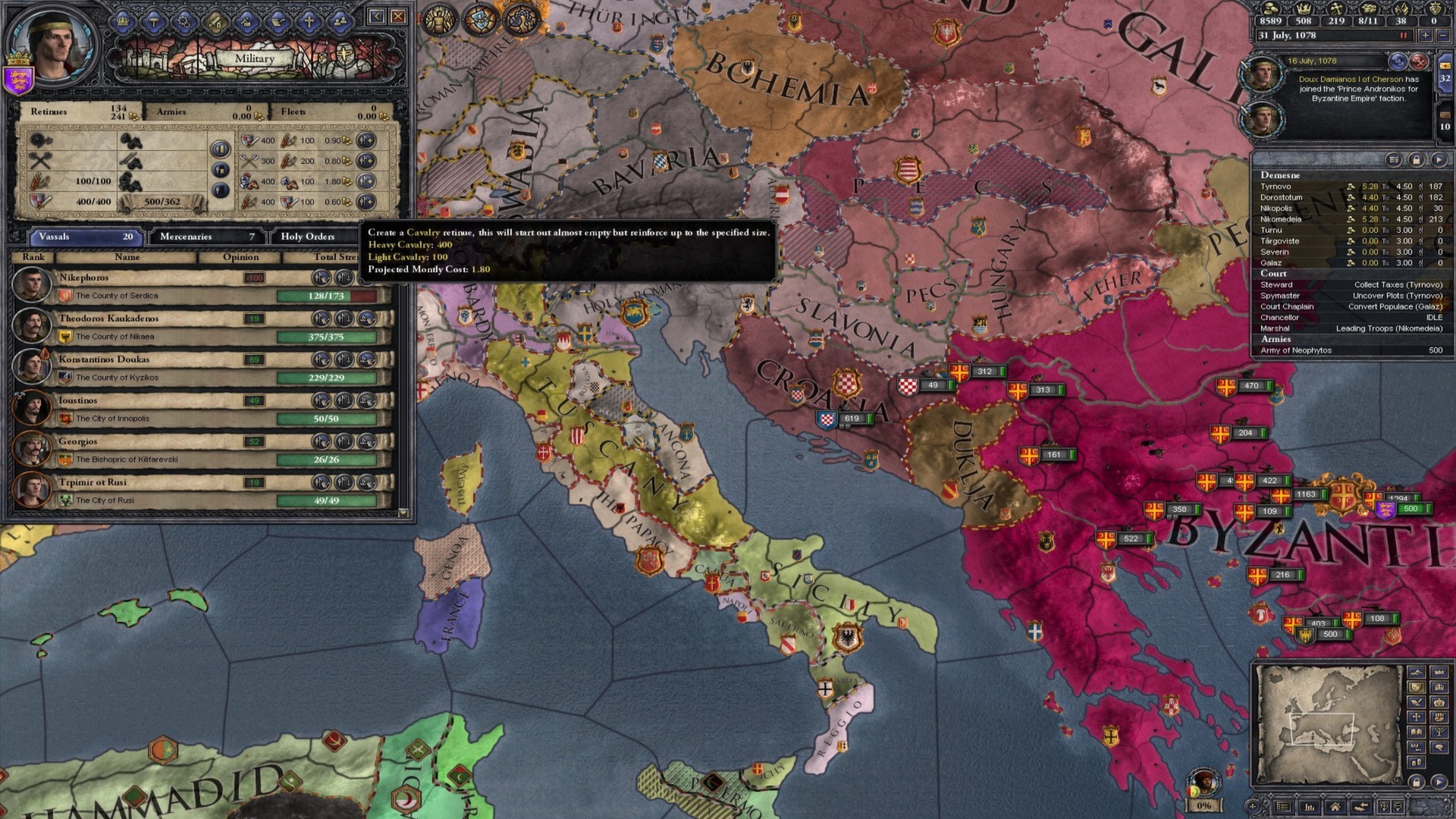Click the prestige crown icon on top bar
The image size is (1456, 819).
[x=1303, y=9]
